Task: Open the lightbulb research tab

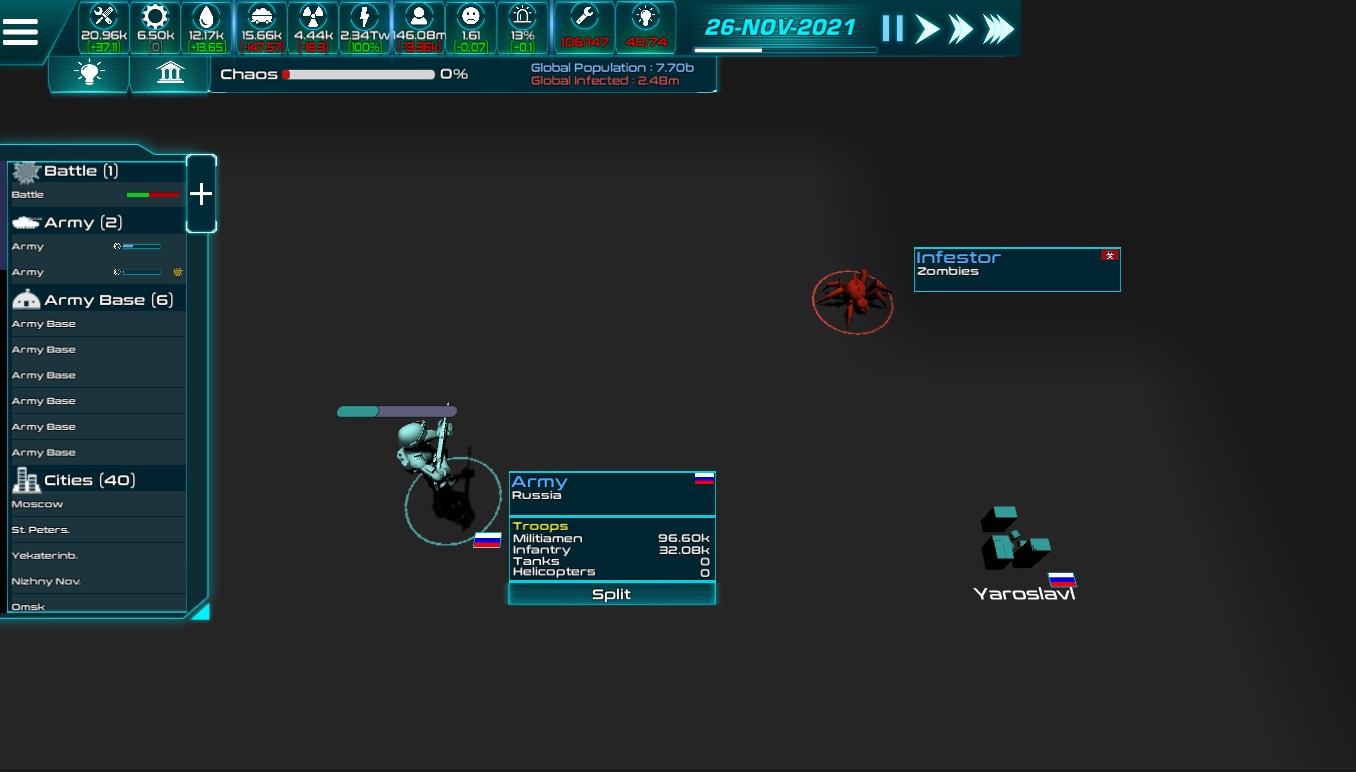Action: (90, 73)
